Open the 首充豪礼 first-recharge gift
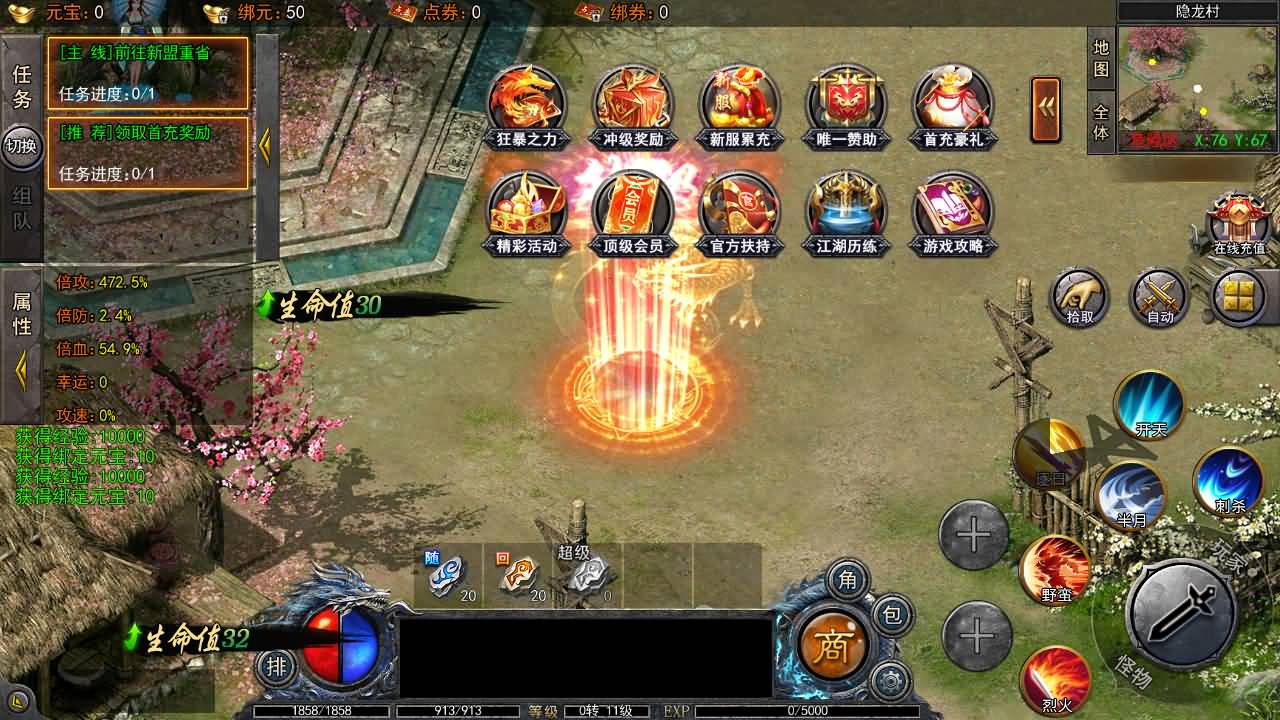This screenshot has height=720, width=1280. [x=953, y=104]
